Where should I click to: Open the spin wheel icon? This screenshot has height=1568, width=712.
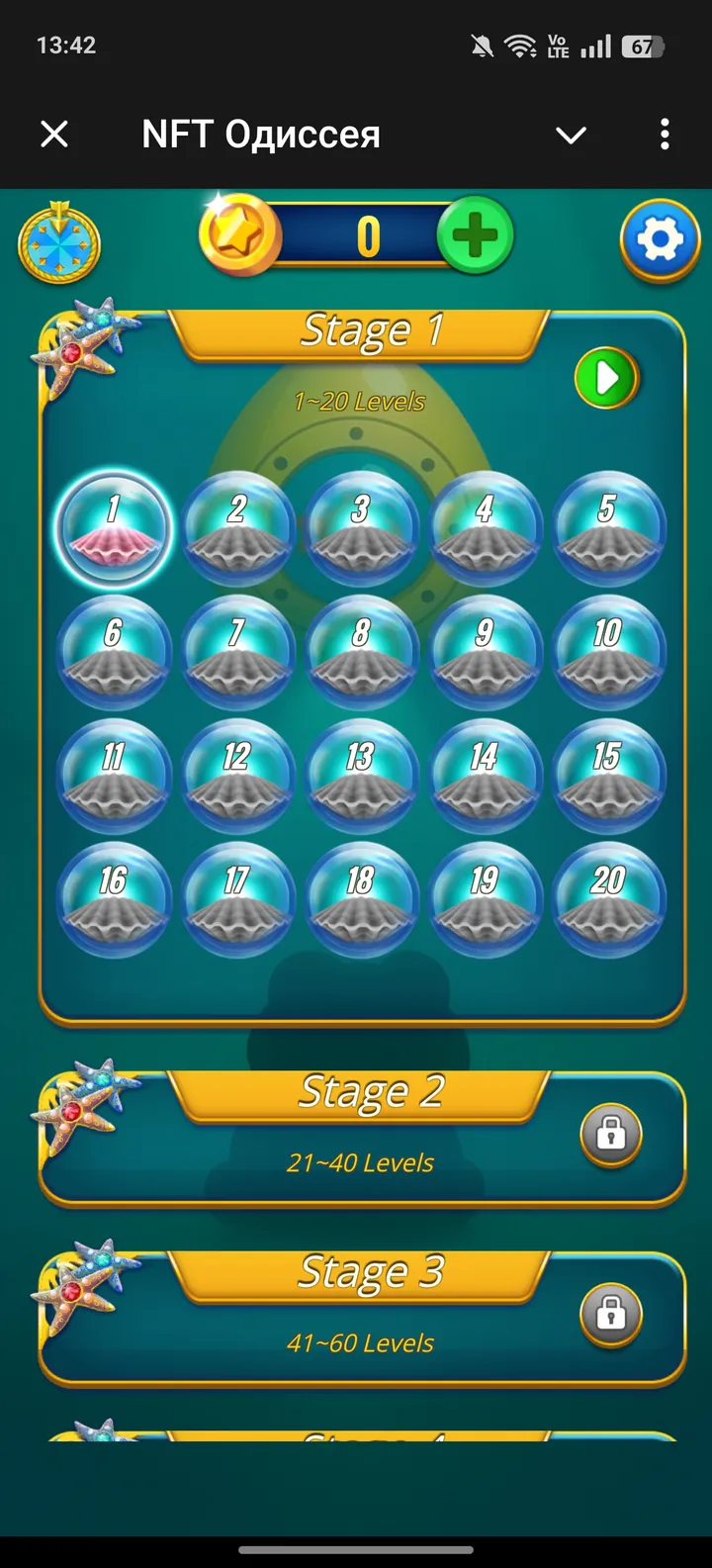(x=59, y=242)
